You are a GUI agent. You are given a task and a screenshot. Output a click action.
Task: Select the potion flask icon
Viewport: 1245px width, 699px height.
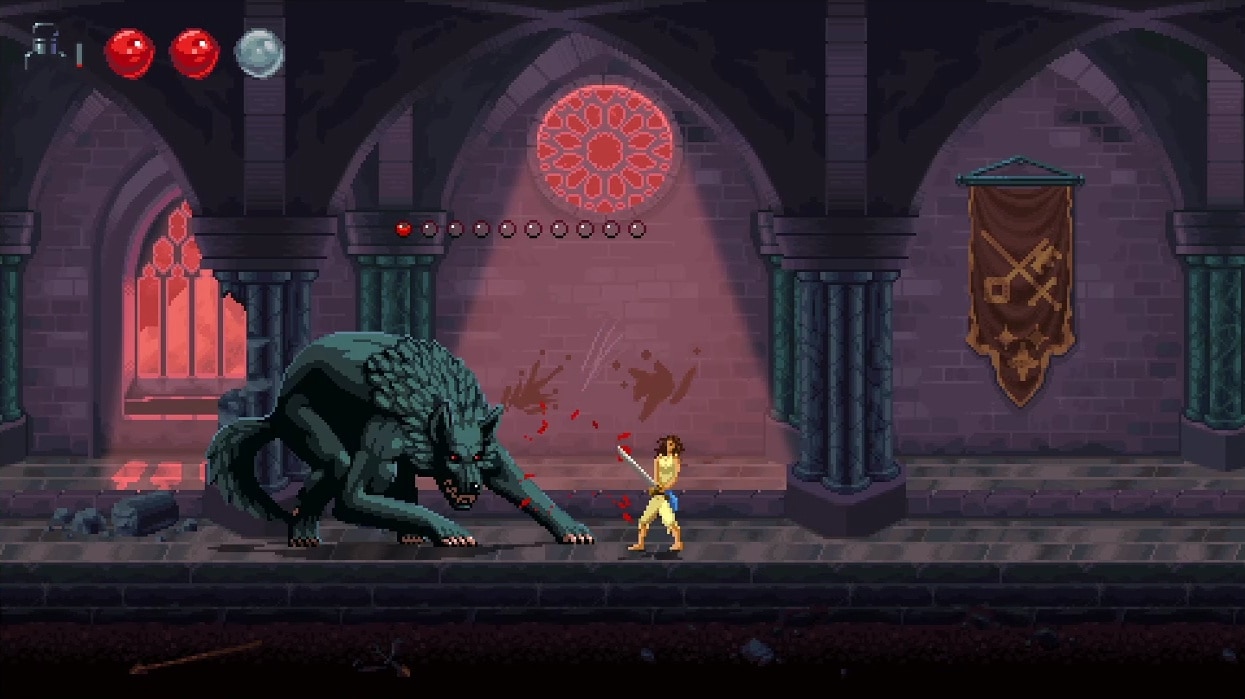click(42, 47)
